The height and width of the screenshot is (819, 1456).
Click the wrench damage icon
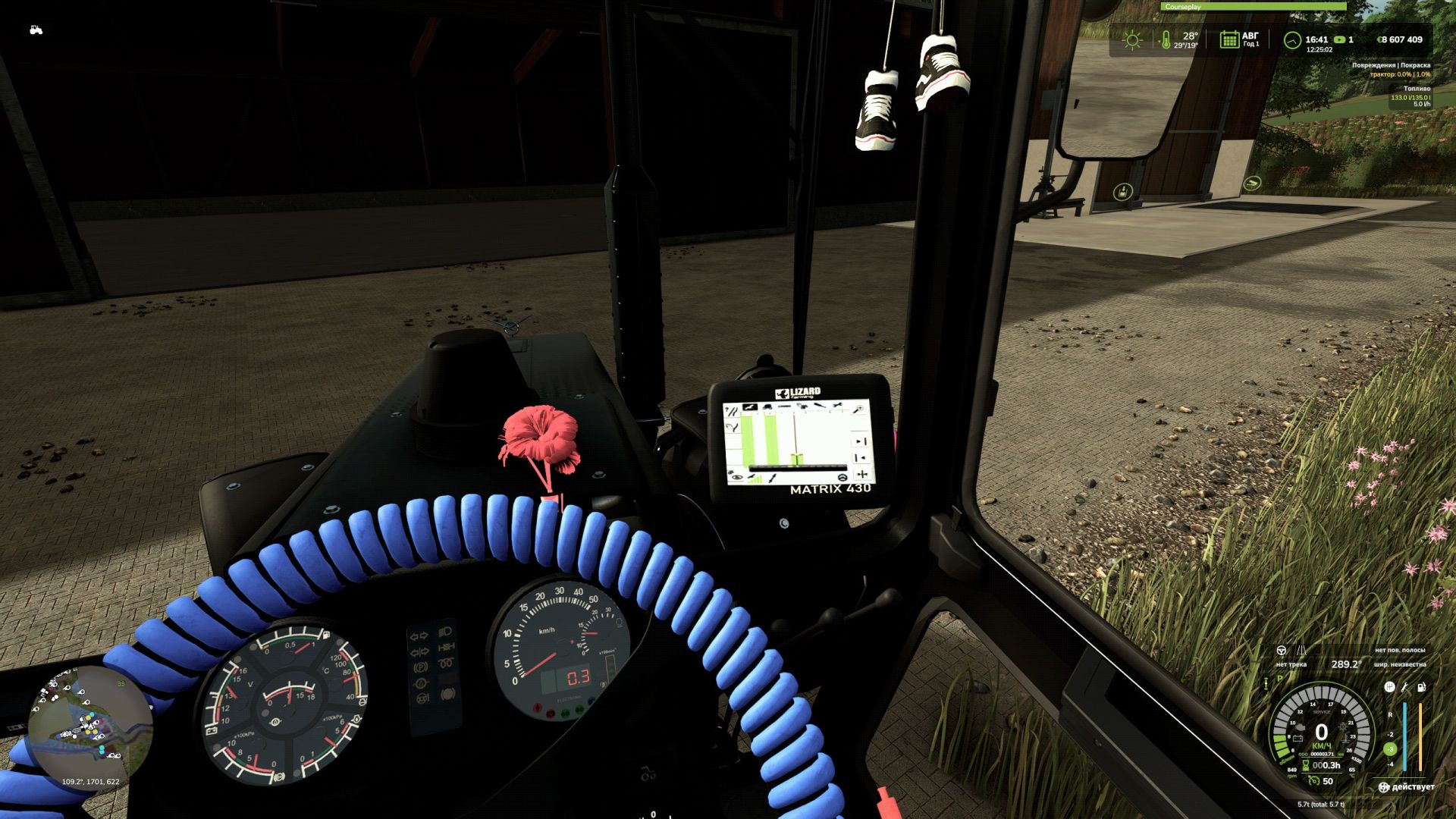pos(1404,687)
